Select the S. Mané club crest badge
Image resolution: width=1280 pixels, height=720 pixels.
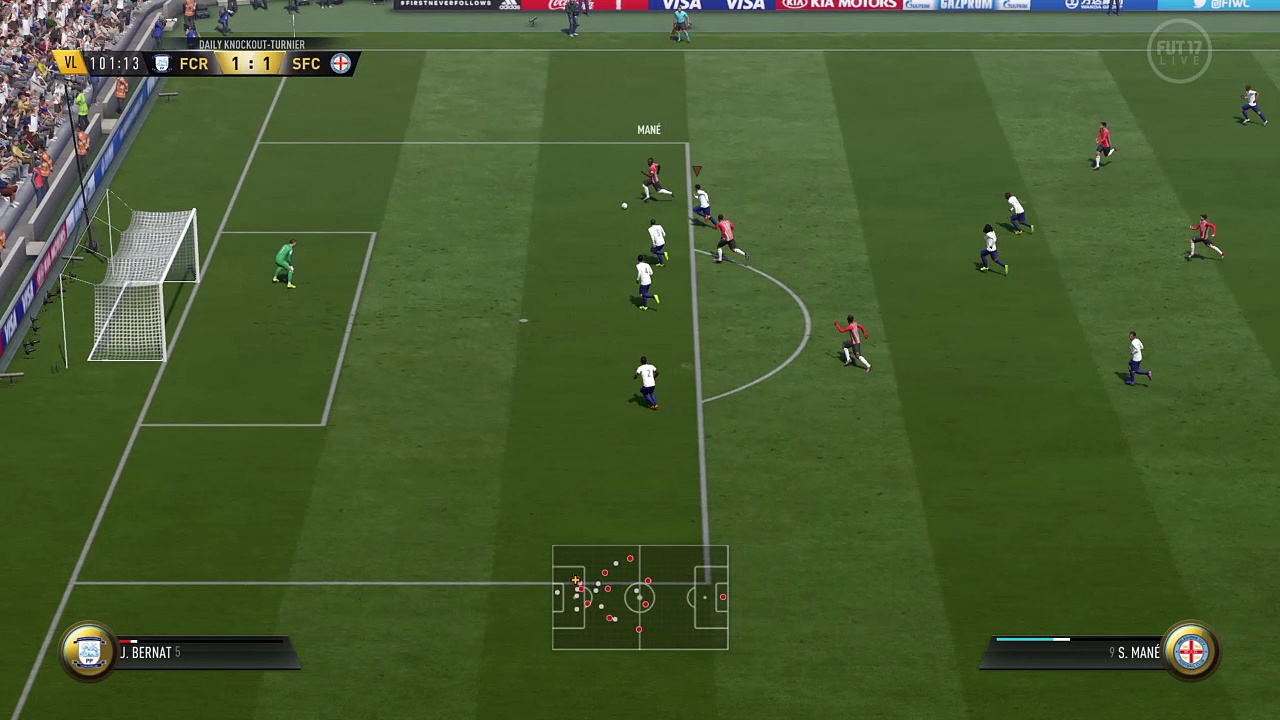pos(1191,652)
